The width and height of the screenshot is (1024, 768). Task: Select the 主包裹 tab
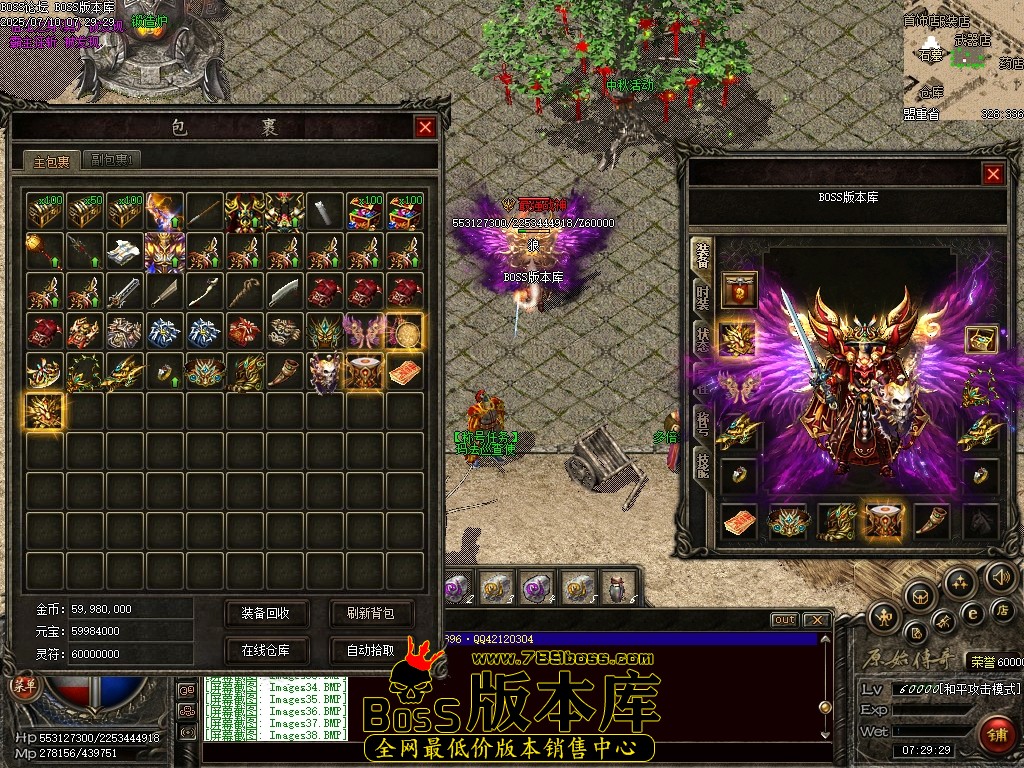coord(52,161)
